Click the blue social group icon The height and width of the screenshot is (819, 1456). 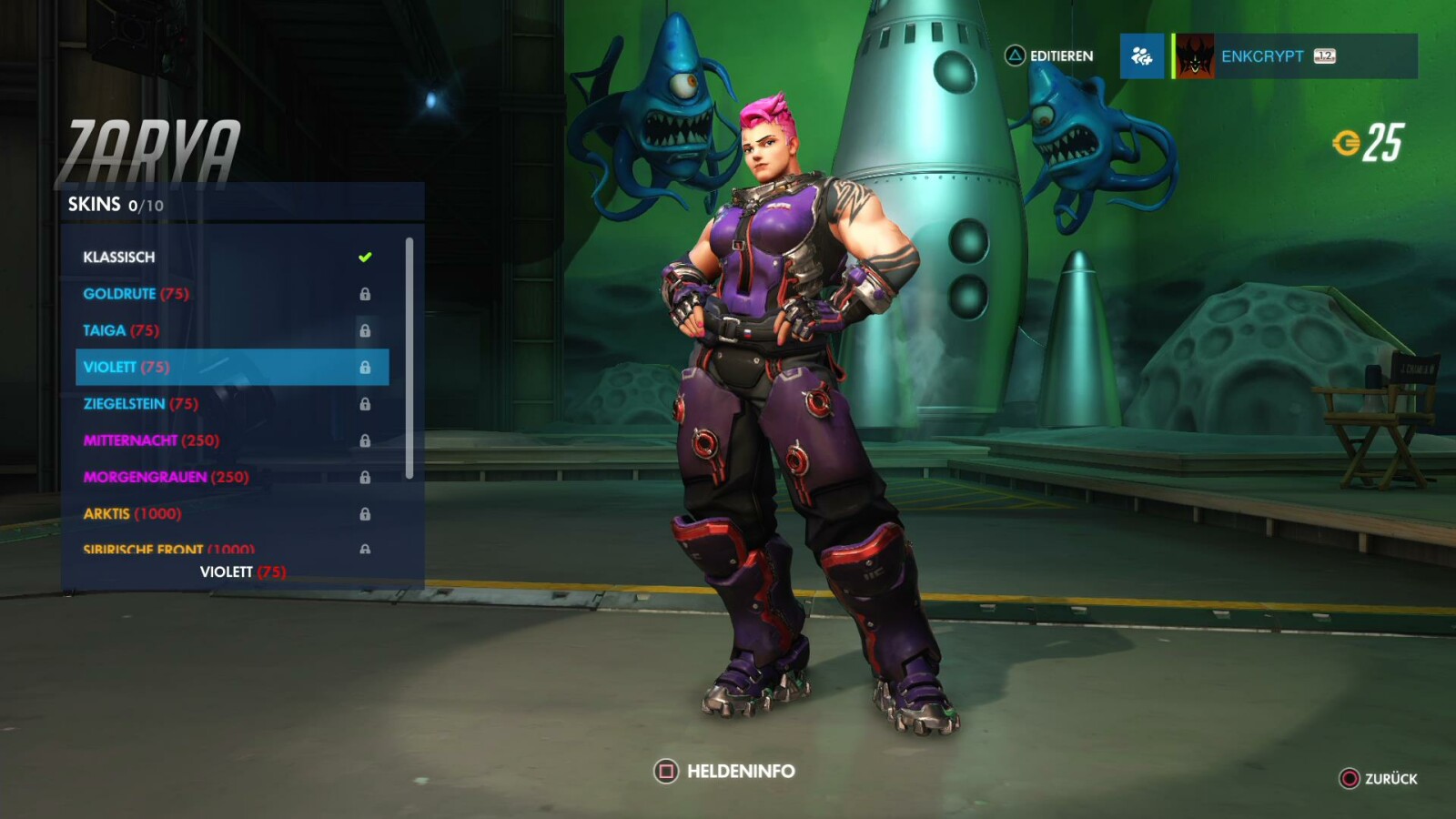1142,56
